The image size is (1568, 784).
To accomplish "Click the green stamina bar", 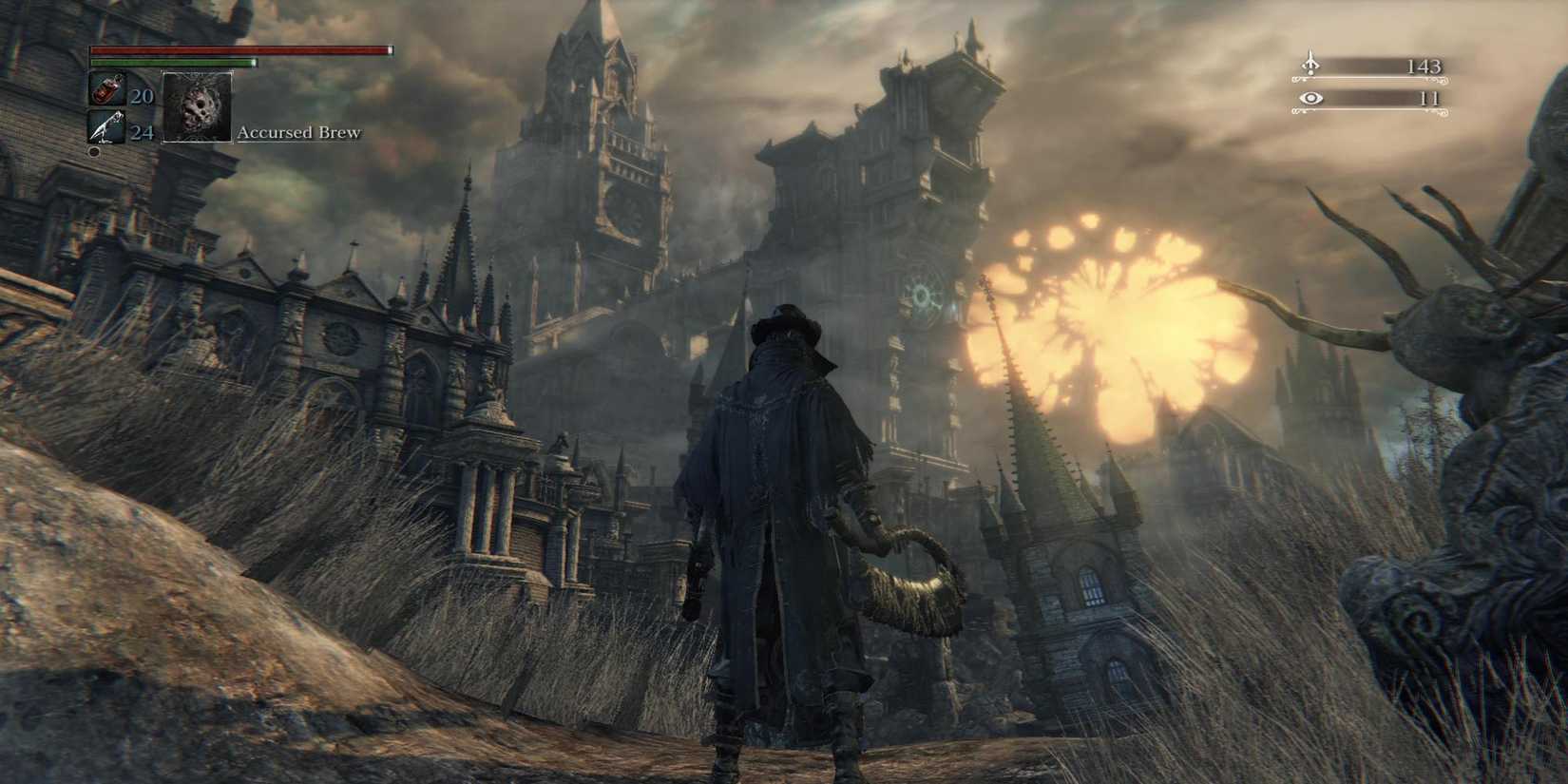I will coord(171,61).
